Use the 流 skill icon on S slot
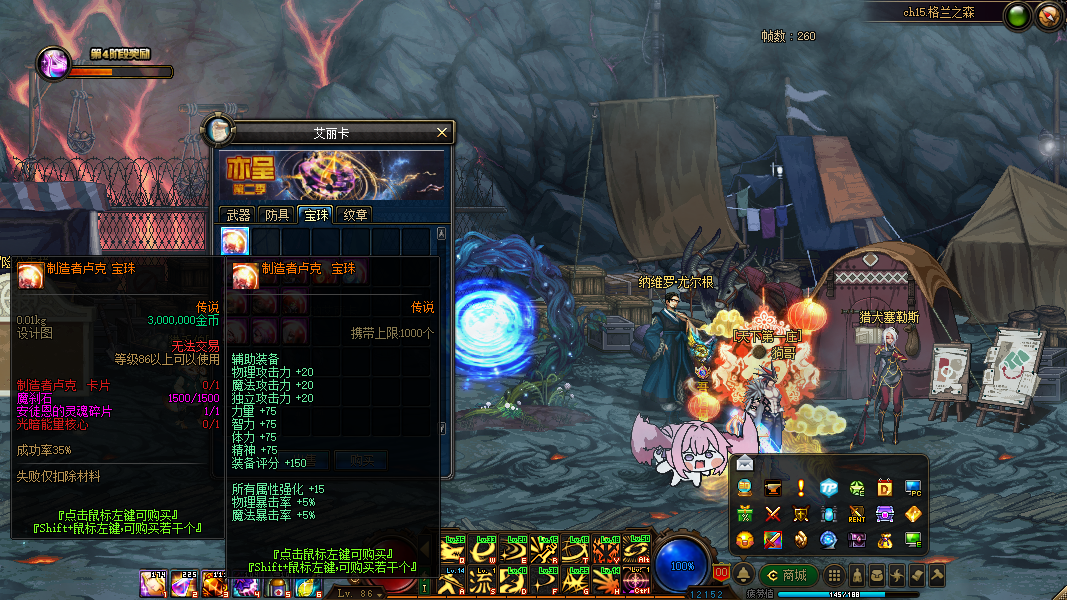The height and width of the screenshot is (600, 1067). [482, 579]
